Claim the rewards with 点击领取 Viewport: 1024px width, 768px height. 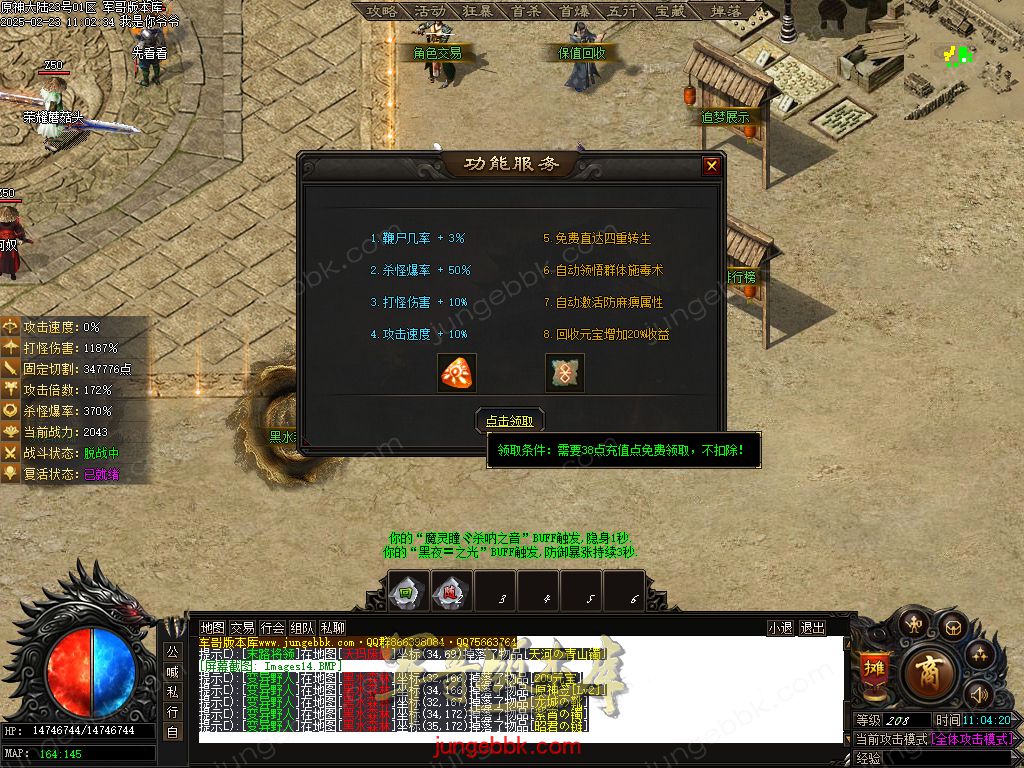510,420
